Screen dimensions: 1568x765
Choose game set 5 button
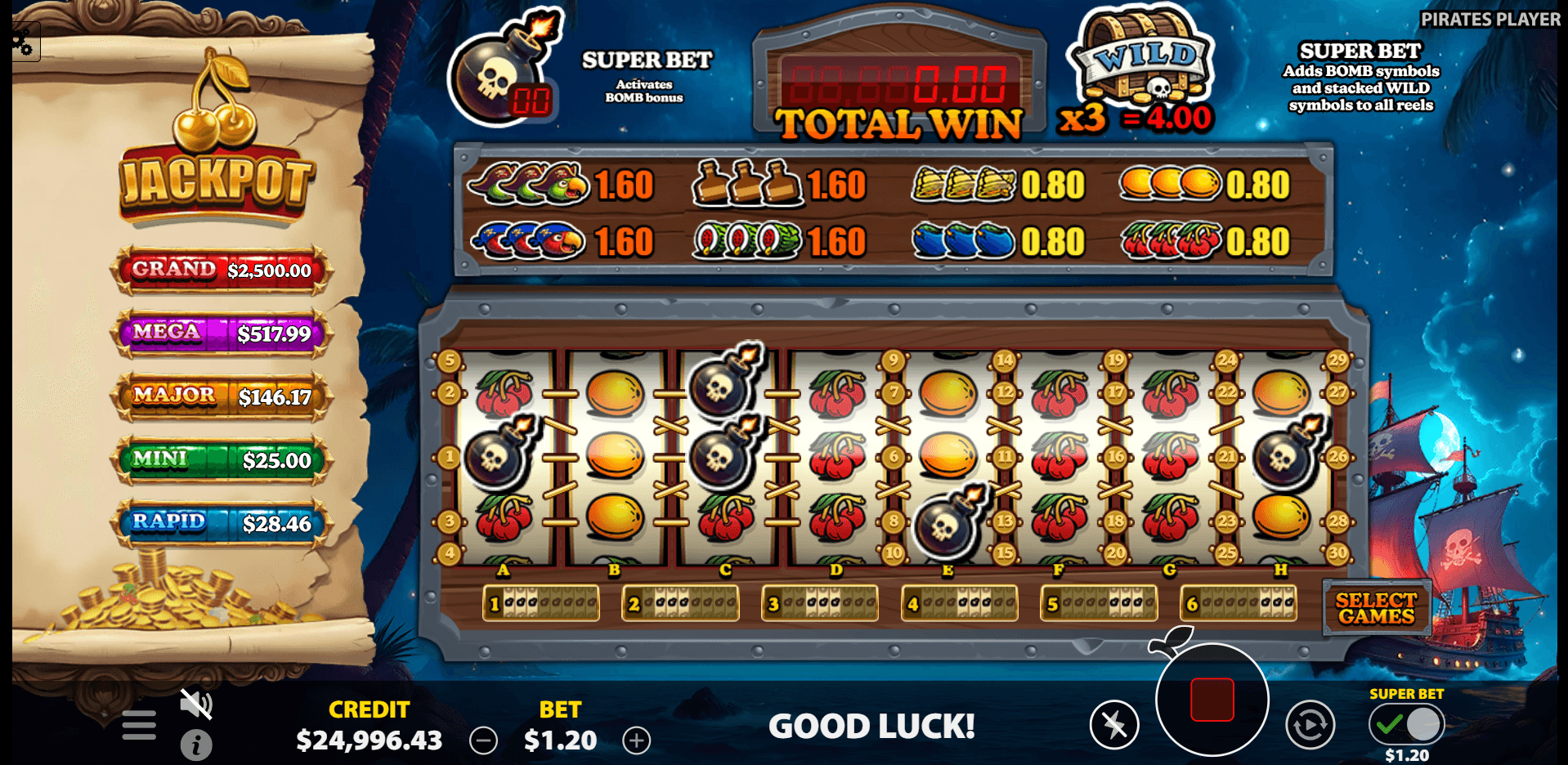click(x=1099, y=604)
